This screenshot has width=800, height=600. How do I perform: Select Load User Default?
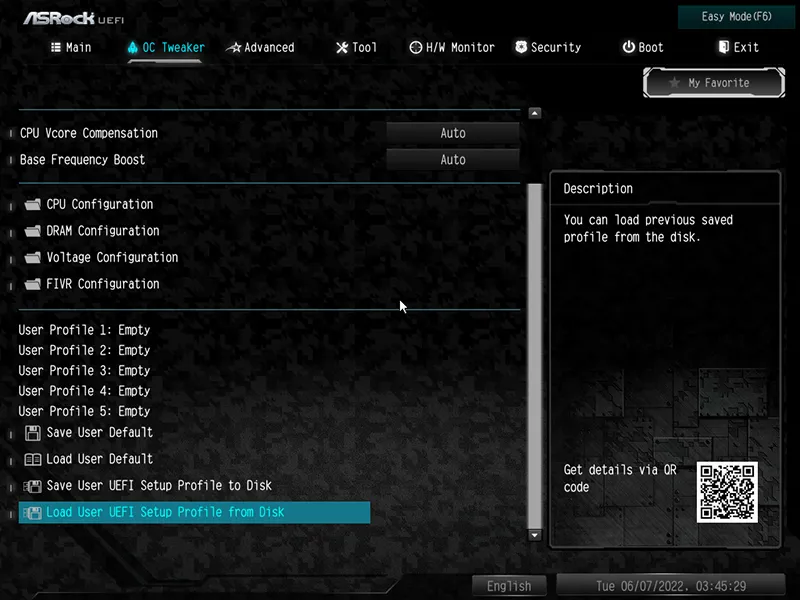(x=99, y=459)
